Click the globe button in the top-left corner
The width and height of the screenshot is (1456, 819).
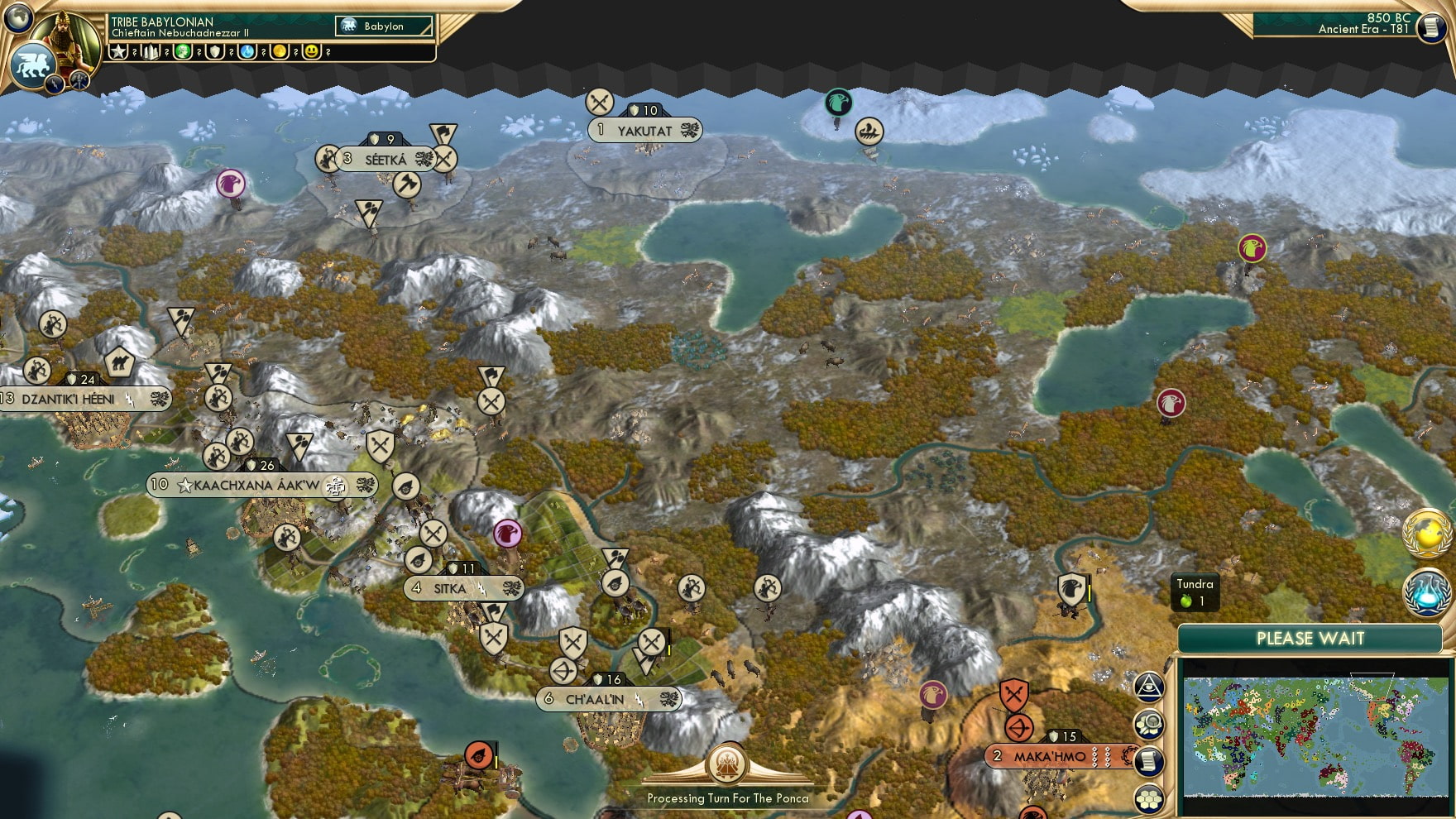pos(17,17)
